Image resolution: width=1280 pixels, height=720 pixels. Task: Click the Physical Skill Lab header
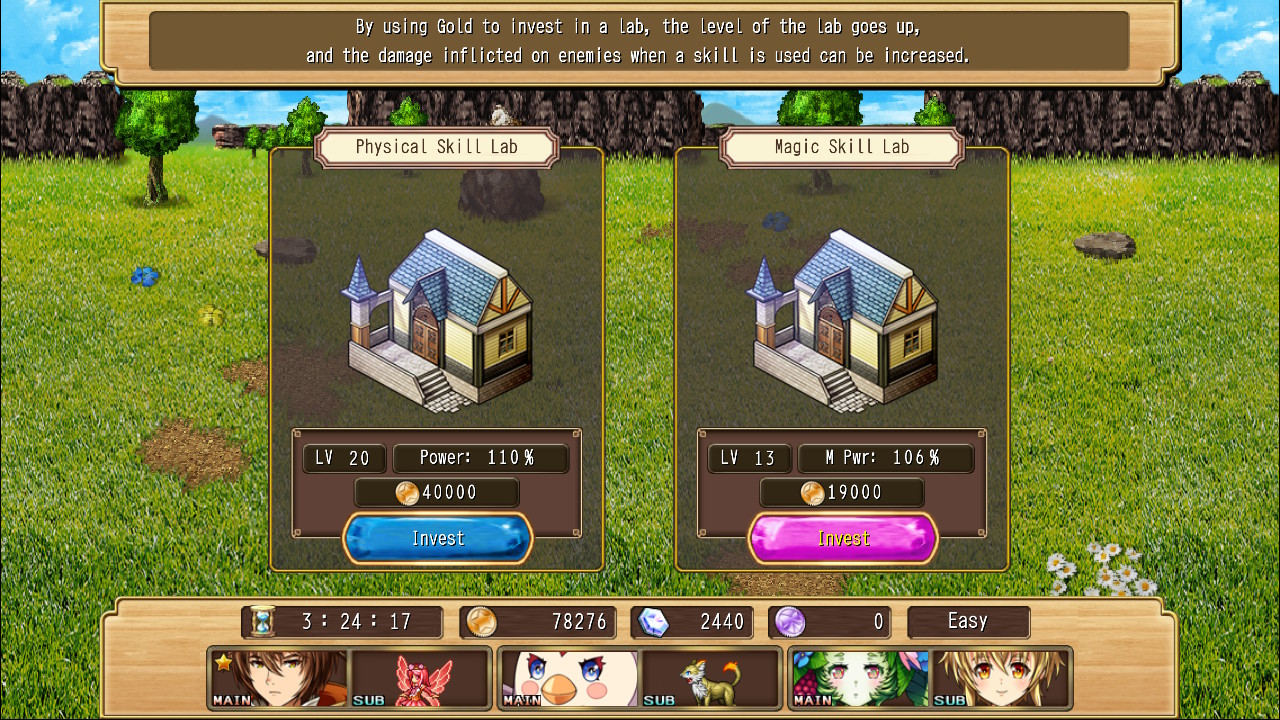(437, 147)
